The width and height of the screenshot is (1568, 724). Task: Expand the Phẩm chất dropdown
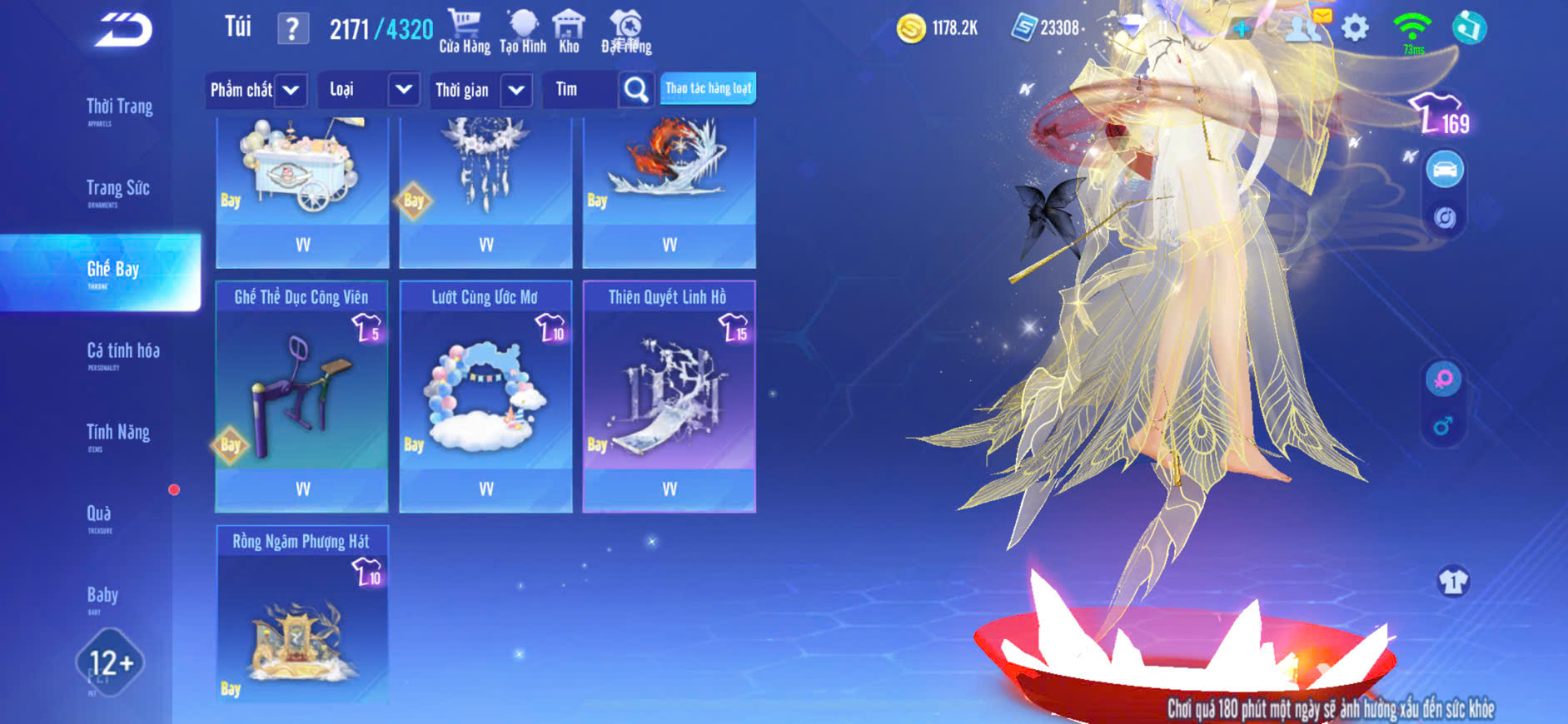click(x=290, y=90)
